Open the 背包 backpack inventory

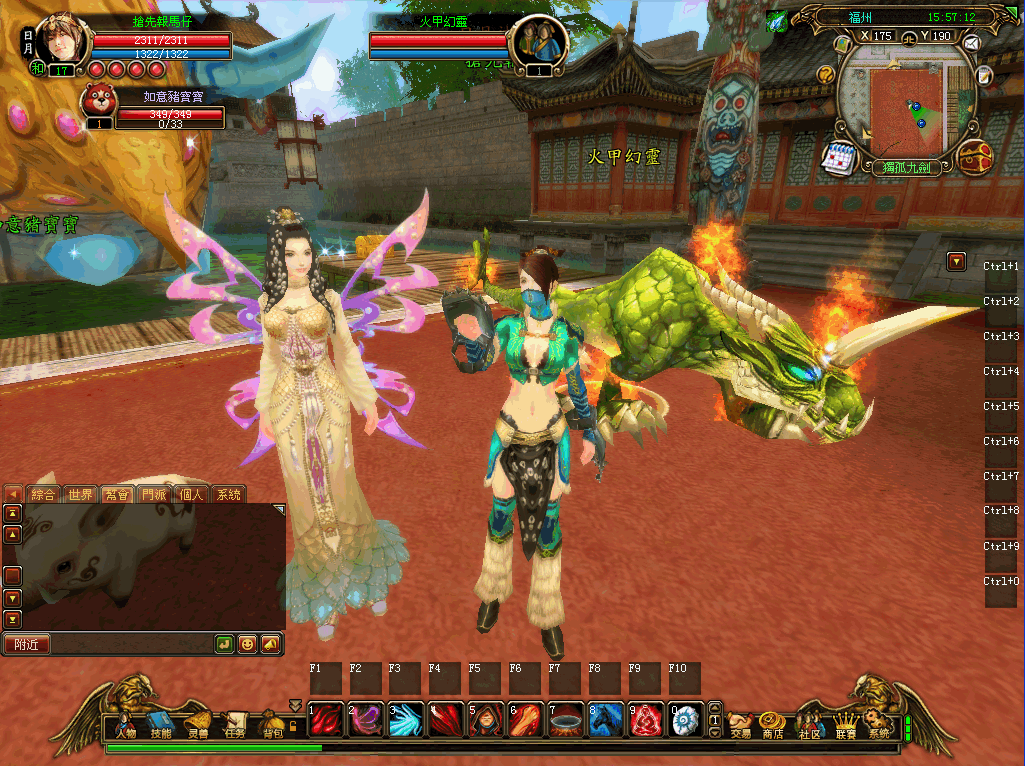(x=272, y=724)
